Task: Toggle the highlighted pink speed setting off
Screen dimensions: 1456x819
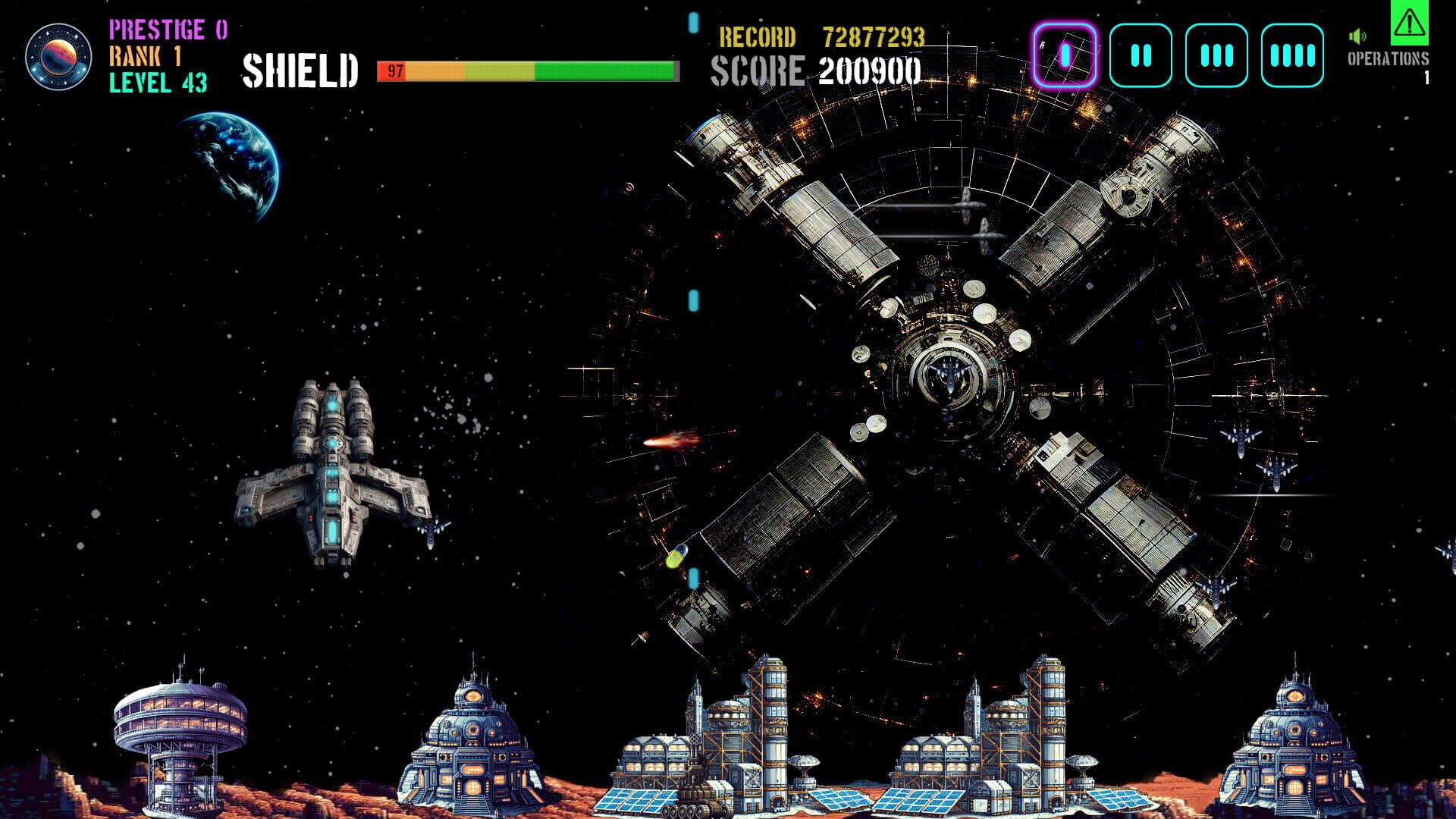Action: [x=1065, y=55]
